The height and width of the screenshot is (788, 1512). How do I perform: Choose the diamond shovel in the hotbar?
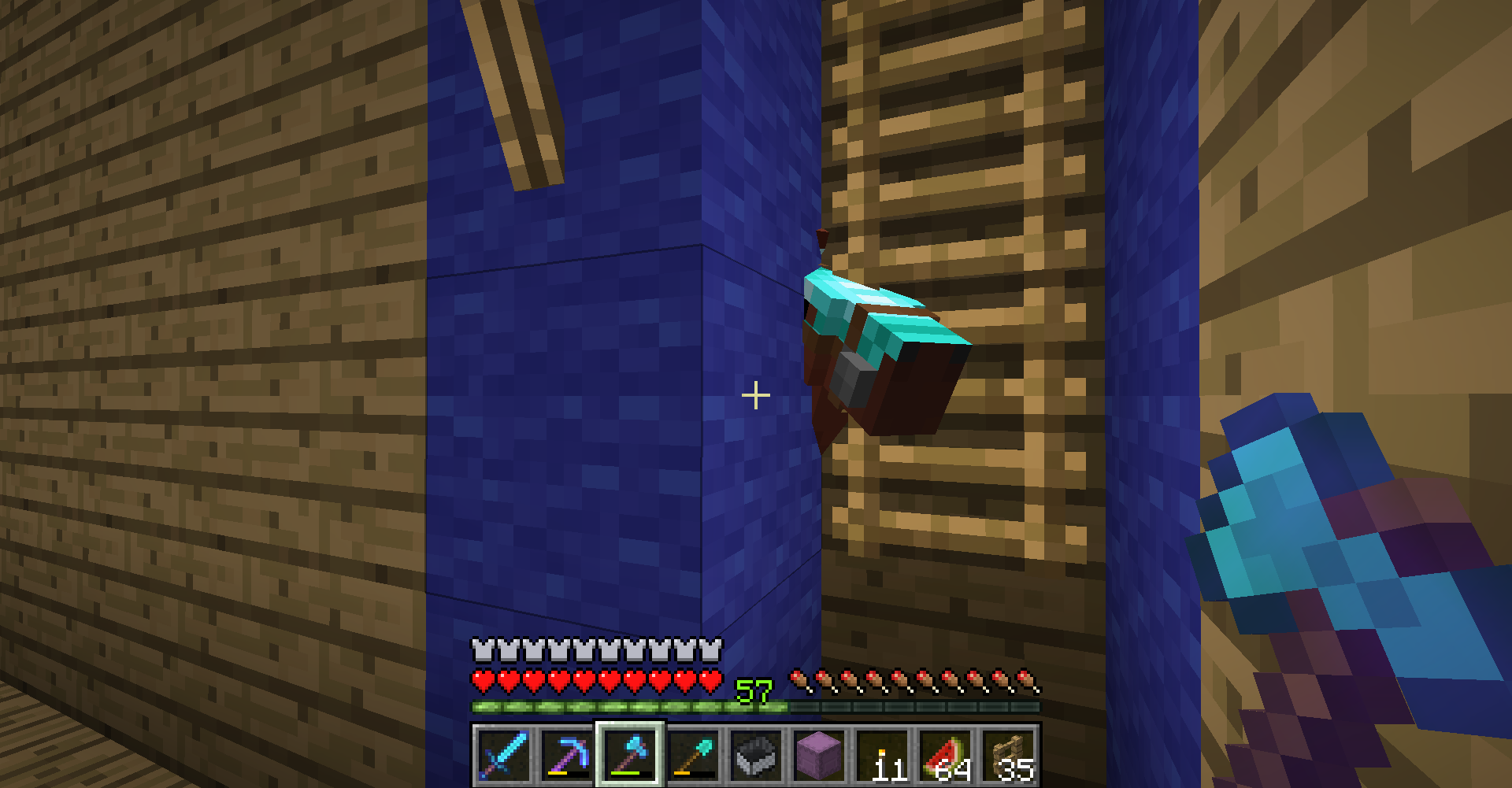coord(693,756)
